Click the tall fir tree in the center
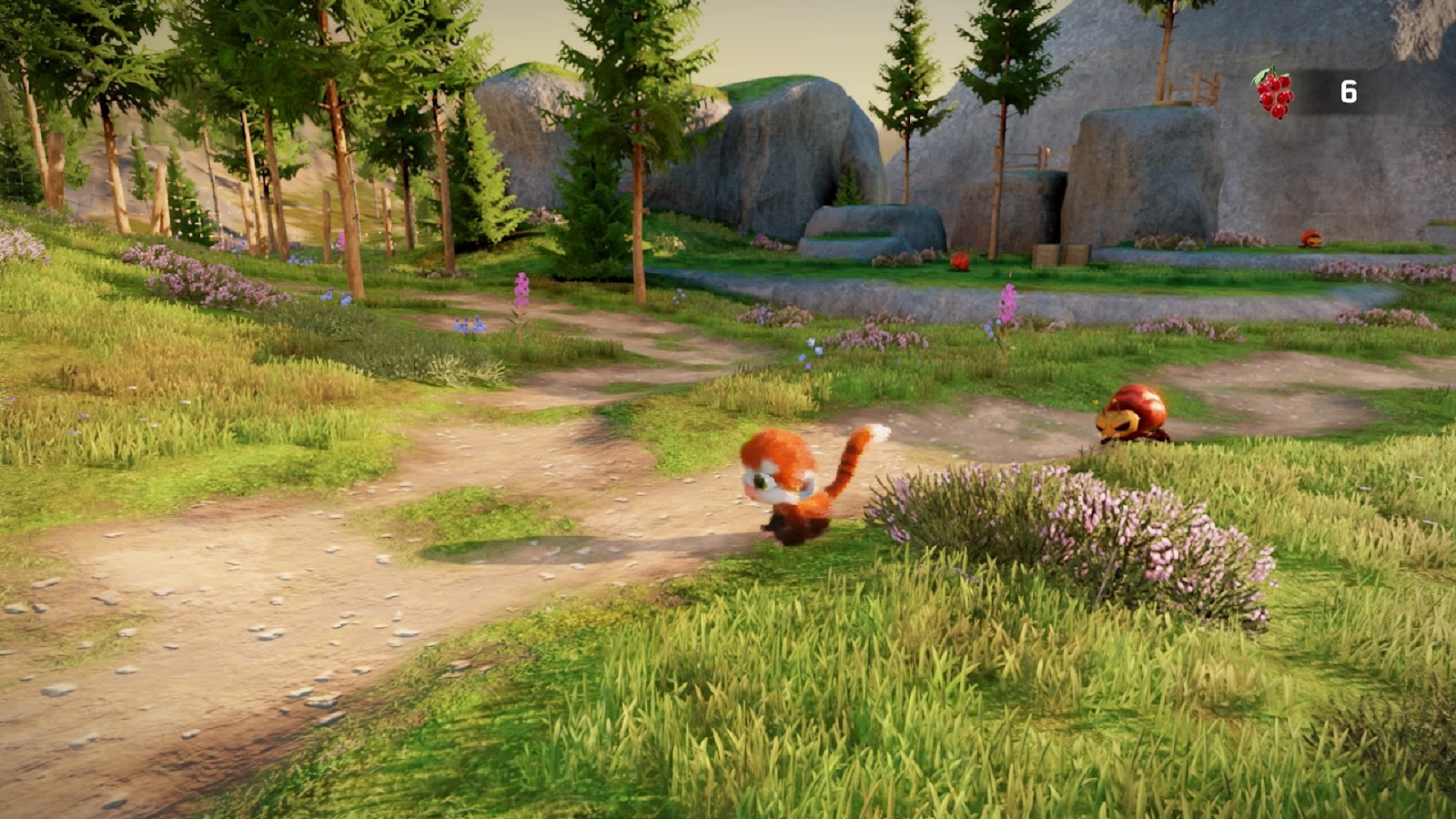The height and width of the screenshot is (819, 1456). (637, 136)
